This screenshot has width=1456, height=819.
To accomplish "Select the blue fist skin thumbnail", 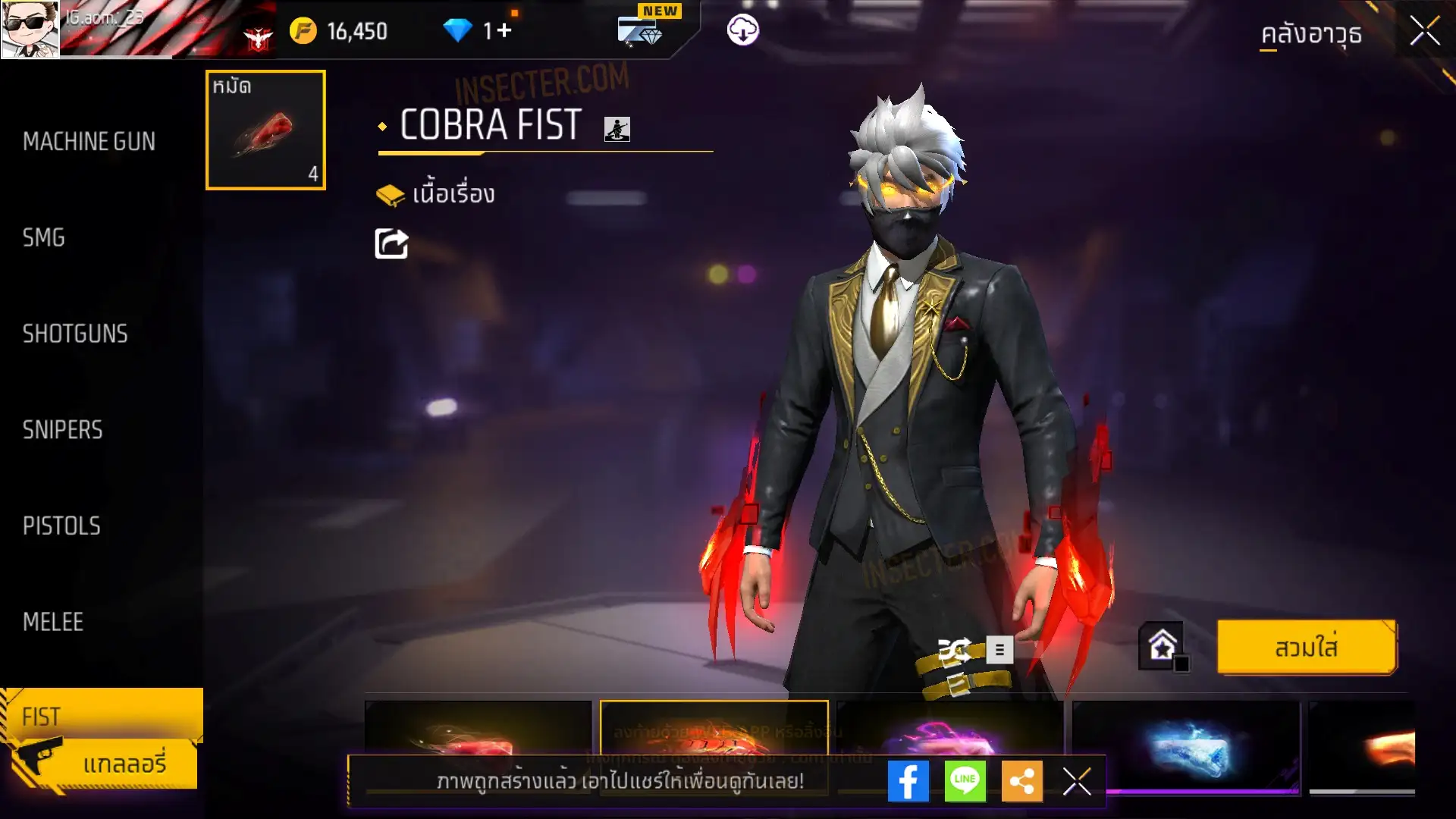I will click(1185, 747).
